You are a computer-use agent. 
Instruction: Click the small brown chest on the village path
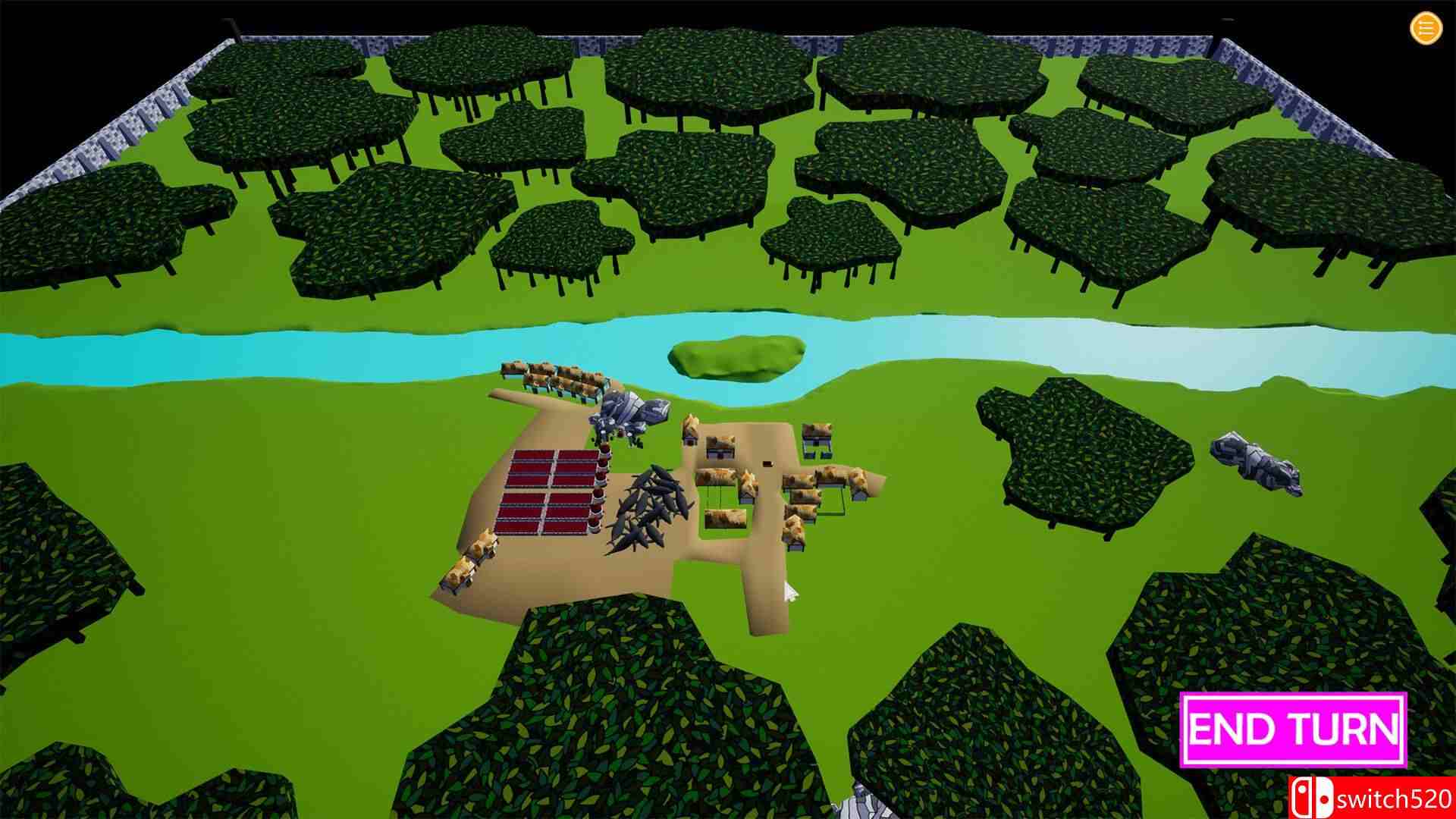[766, 463]
